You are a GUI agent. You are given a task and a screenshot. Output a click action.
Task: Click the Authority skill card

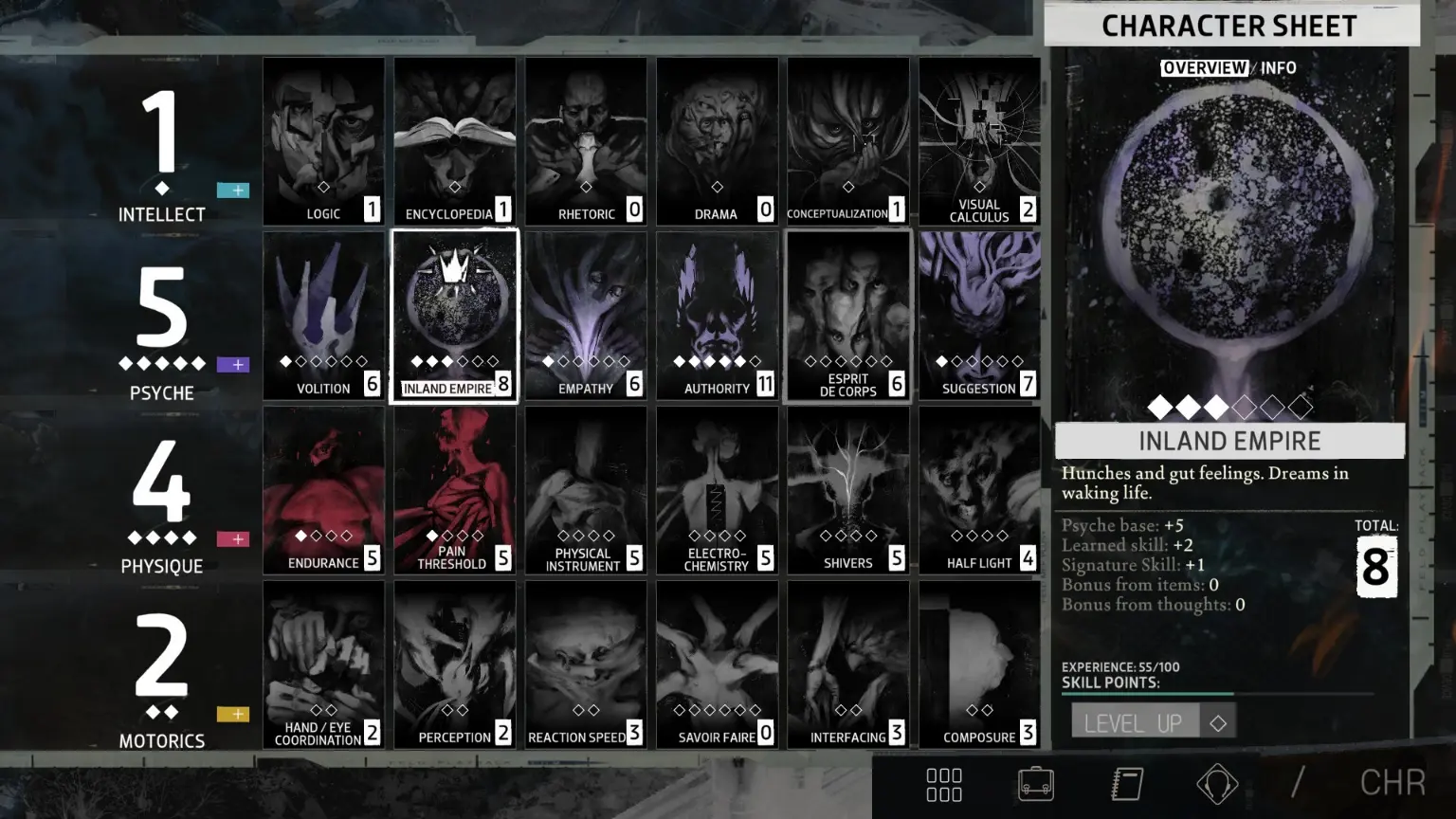717,316
